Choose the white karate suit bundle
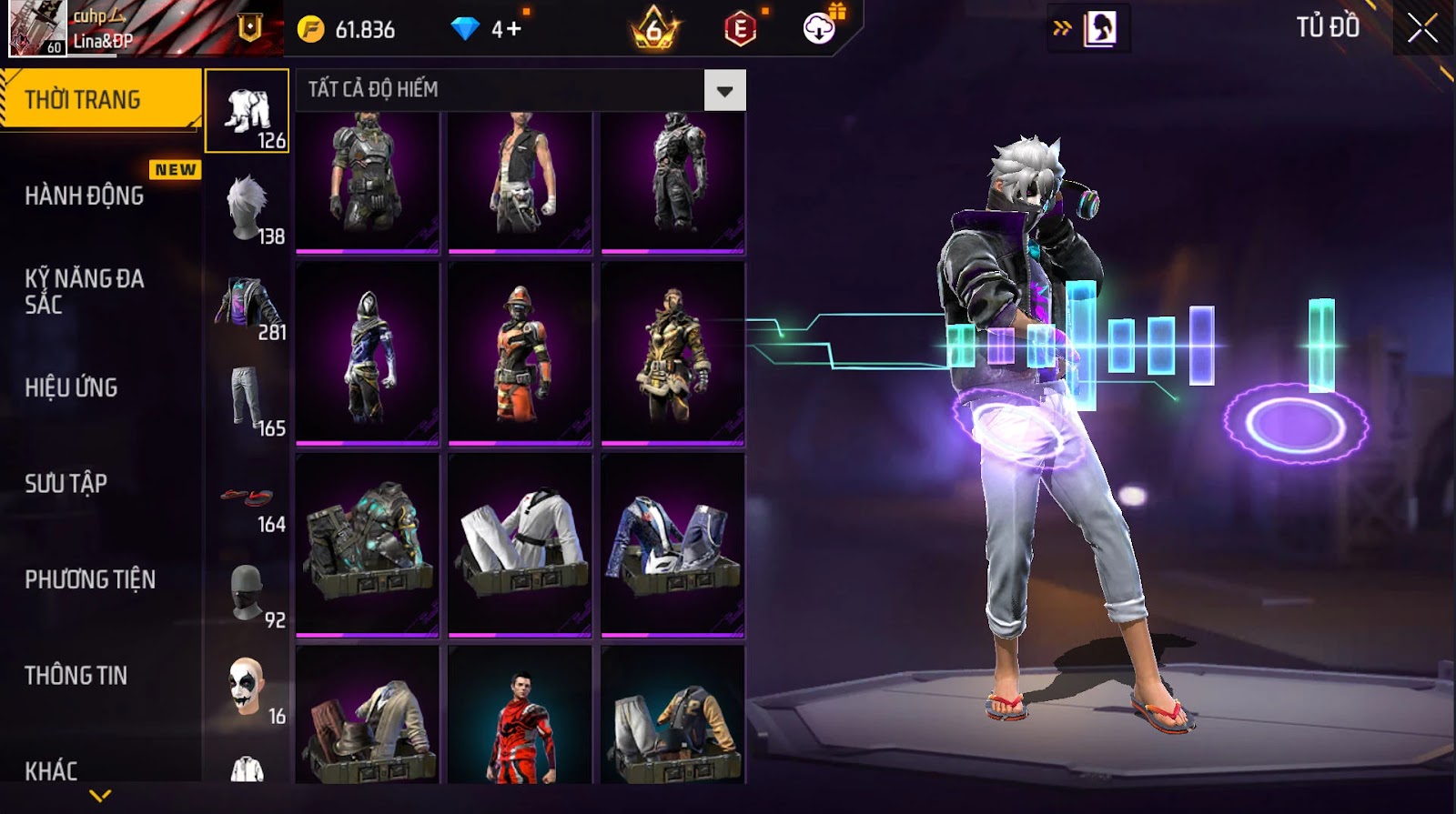 520,546
